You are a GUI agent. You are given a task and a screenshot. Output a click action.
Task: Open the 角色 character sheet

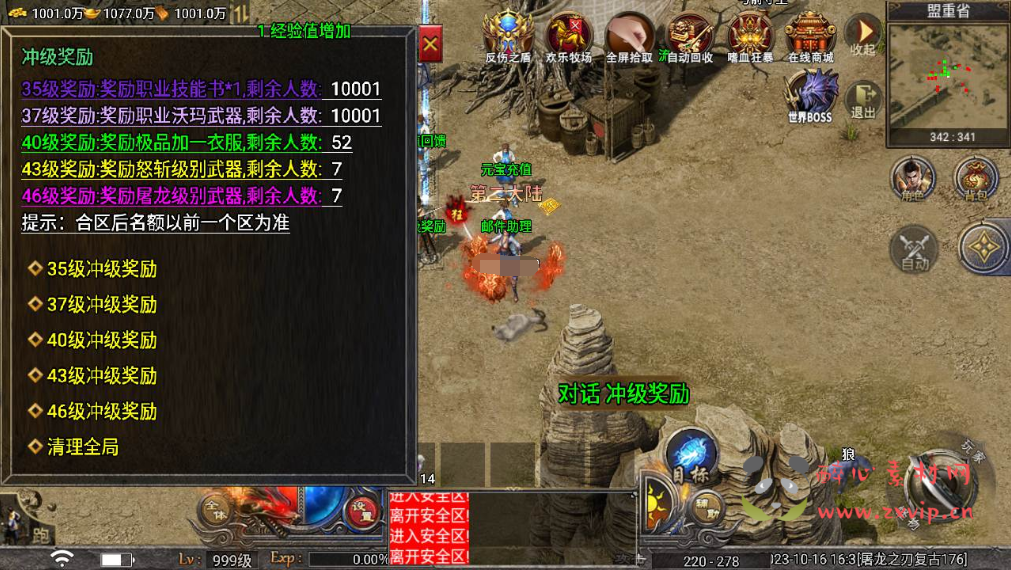point(912,178)
